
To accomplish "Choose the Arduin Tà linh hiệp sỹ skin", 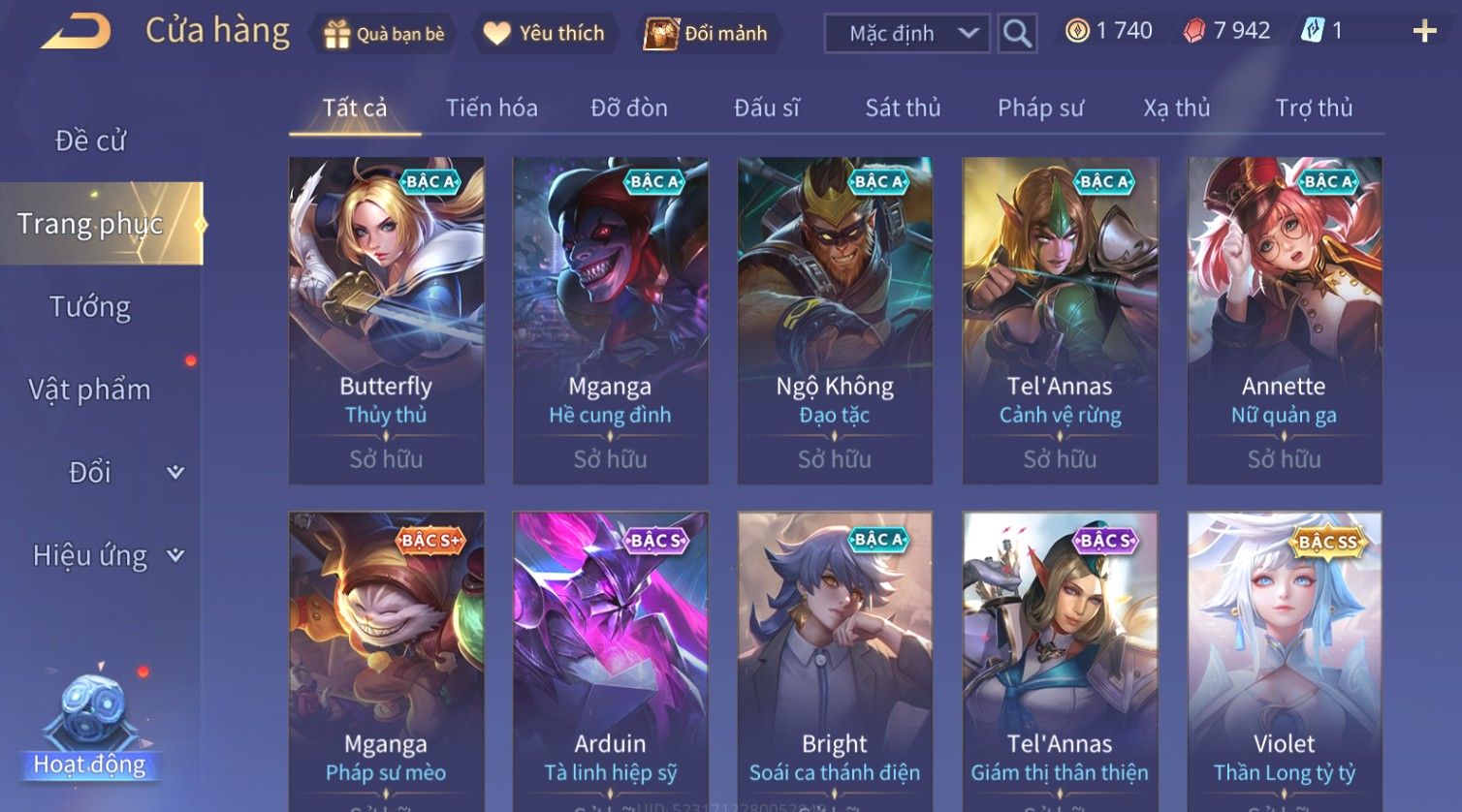I will click(x=610, y=661).
